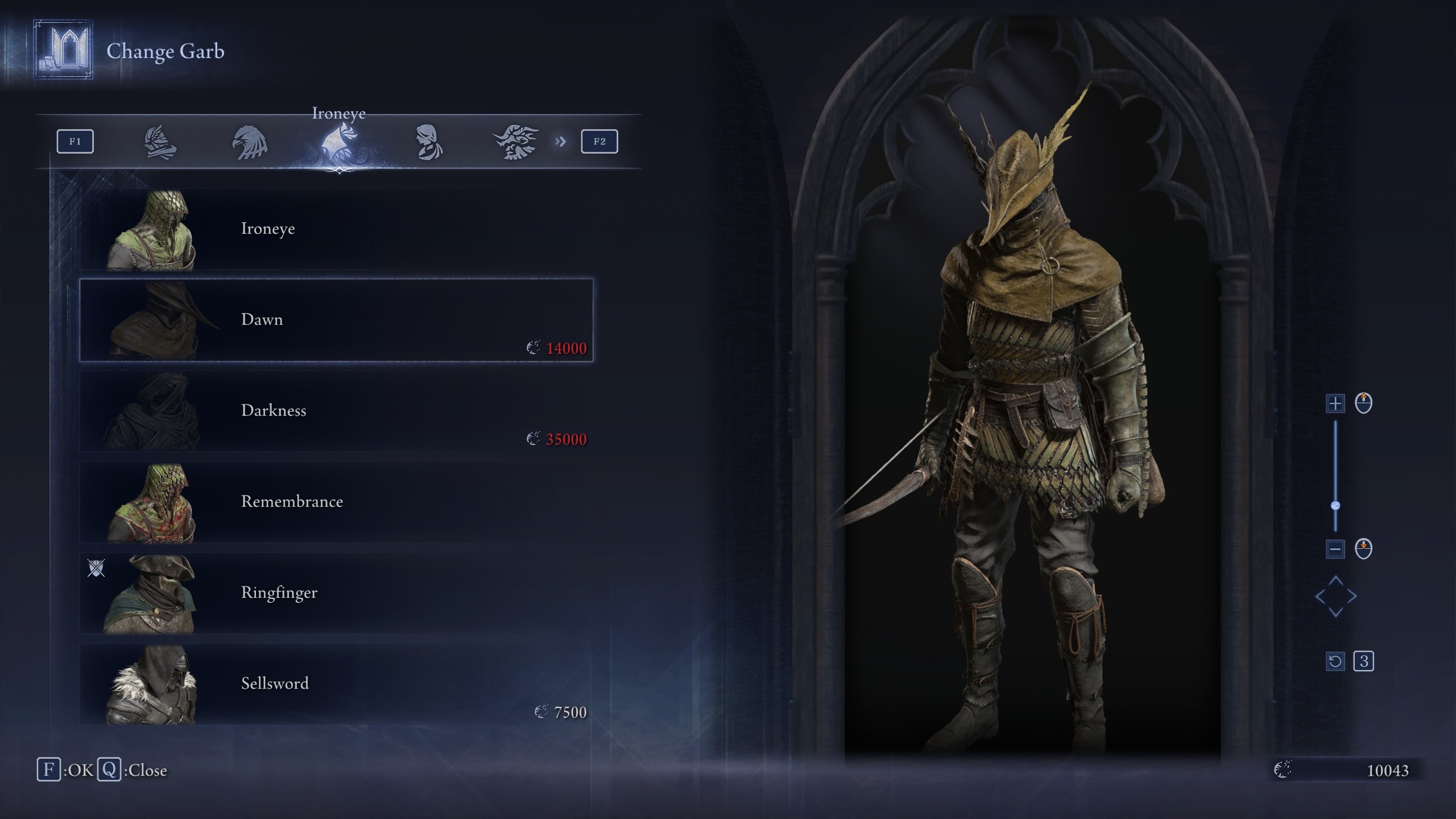Select the Sellsword garb for 7500
The height and width of the screenshot is (819, 1456).
coord(336,684)
